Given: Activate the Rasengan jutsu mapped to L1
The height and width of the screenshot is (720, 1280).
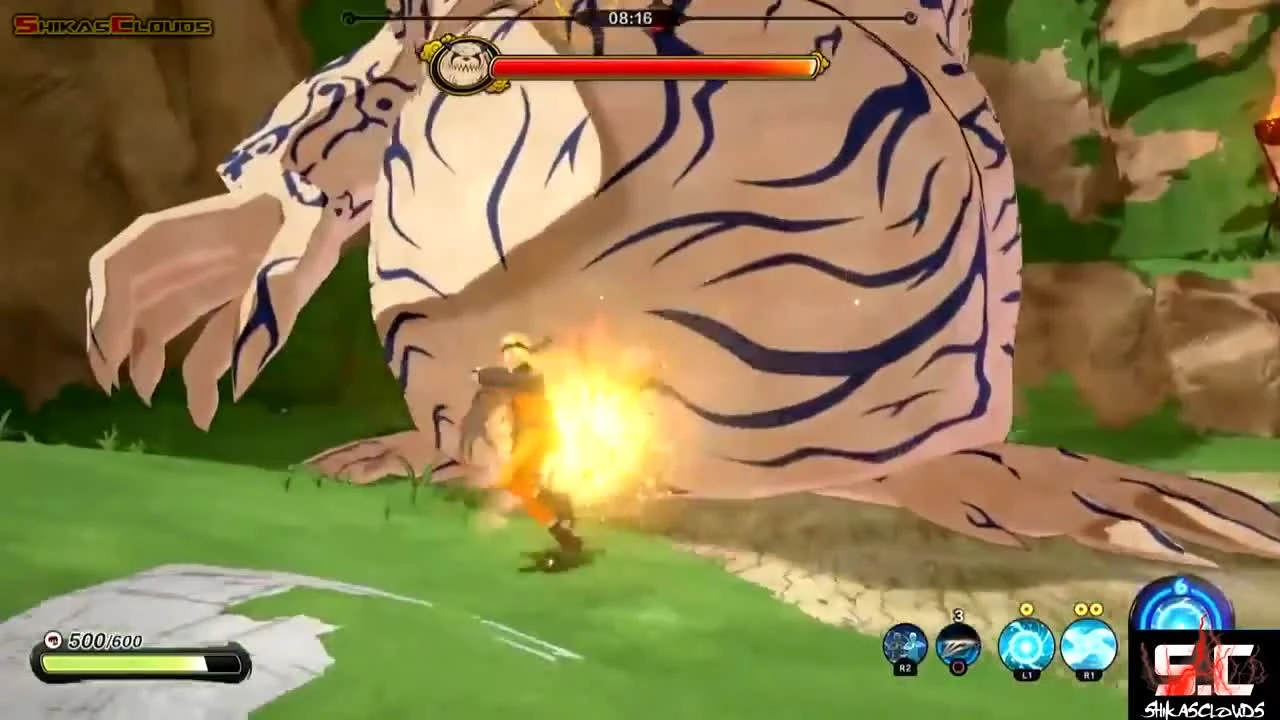Looking at the screenshot, I should 1026,647.
